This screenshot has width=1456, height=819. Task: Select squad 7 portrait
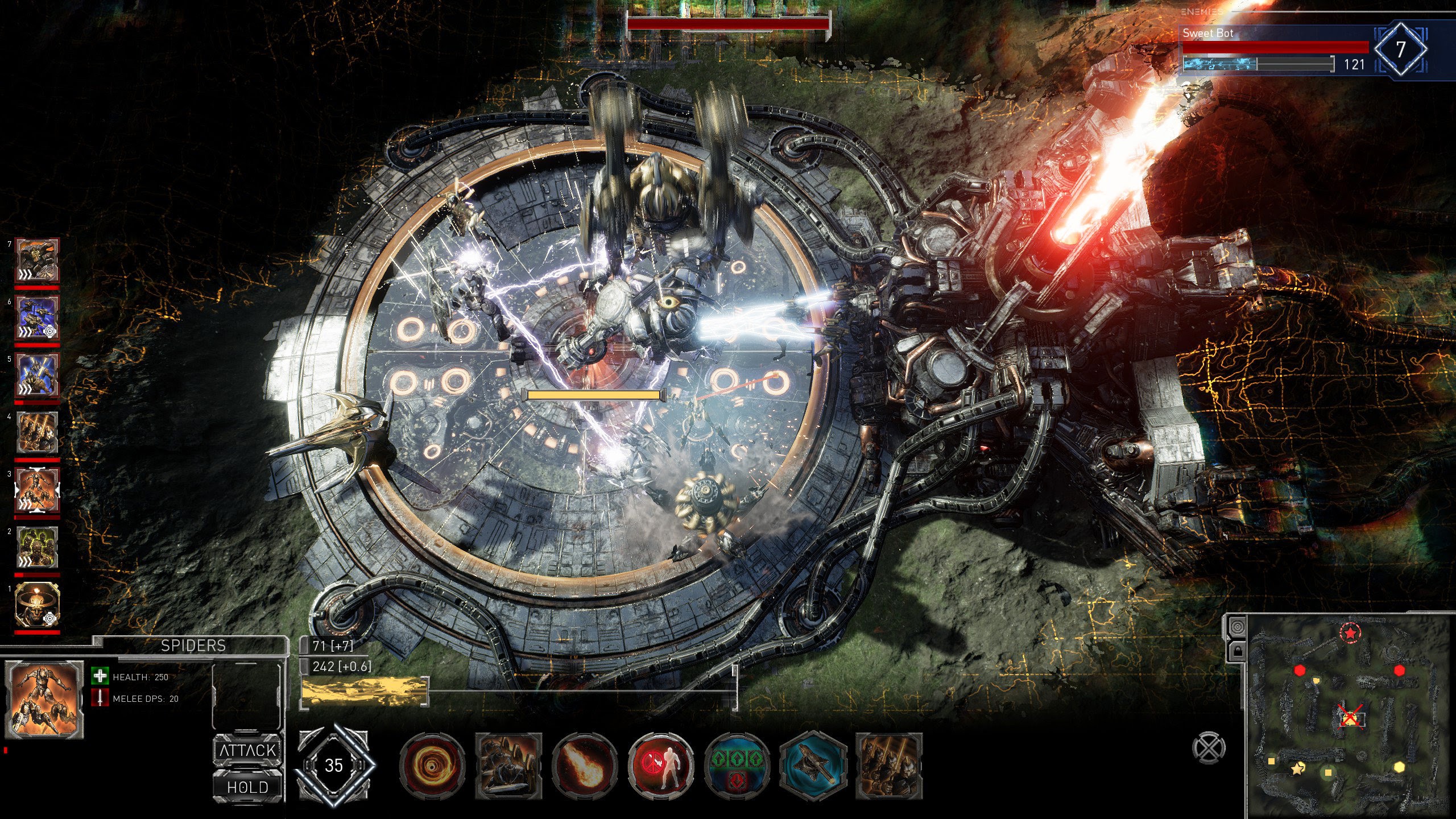click(37, 260)
